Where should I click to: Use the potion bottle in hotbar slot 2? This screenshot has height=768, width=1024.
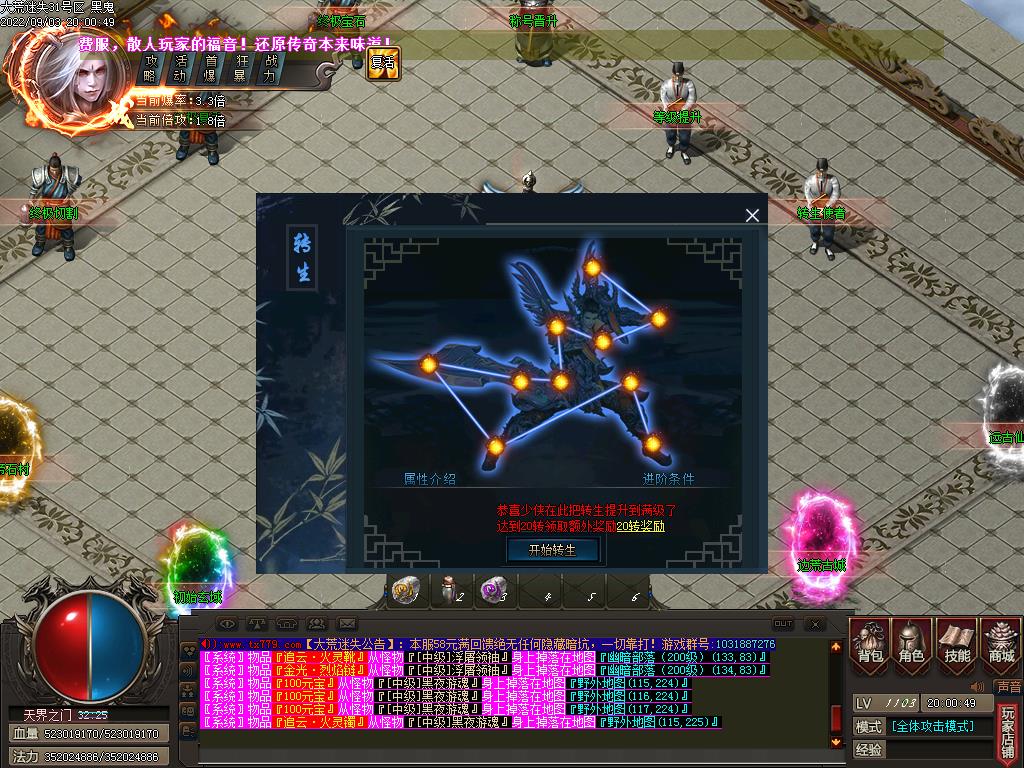coord(449,592)
